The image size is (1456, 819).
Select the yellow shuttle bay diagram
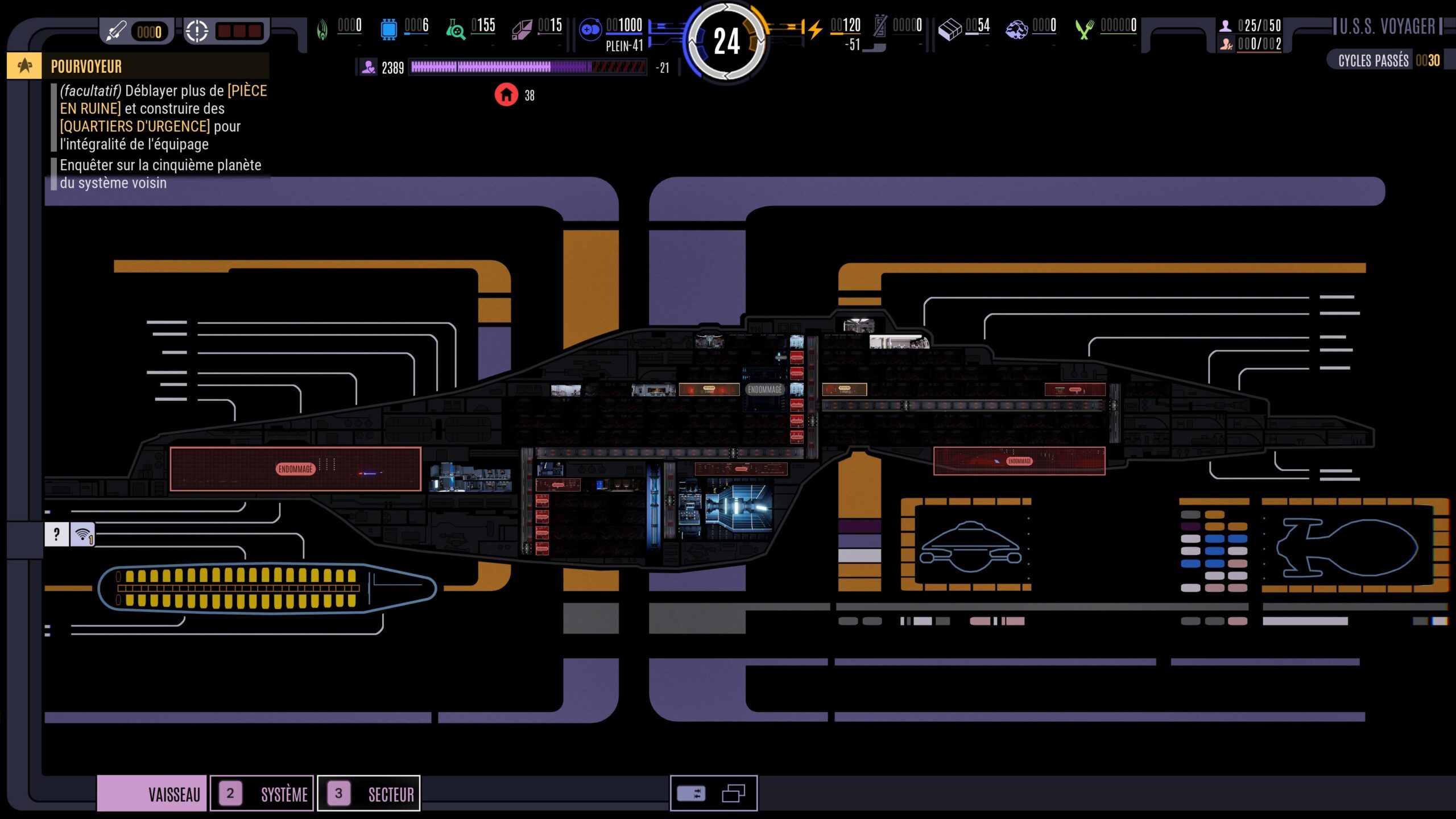point(266,588)
